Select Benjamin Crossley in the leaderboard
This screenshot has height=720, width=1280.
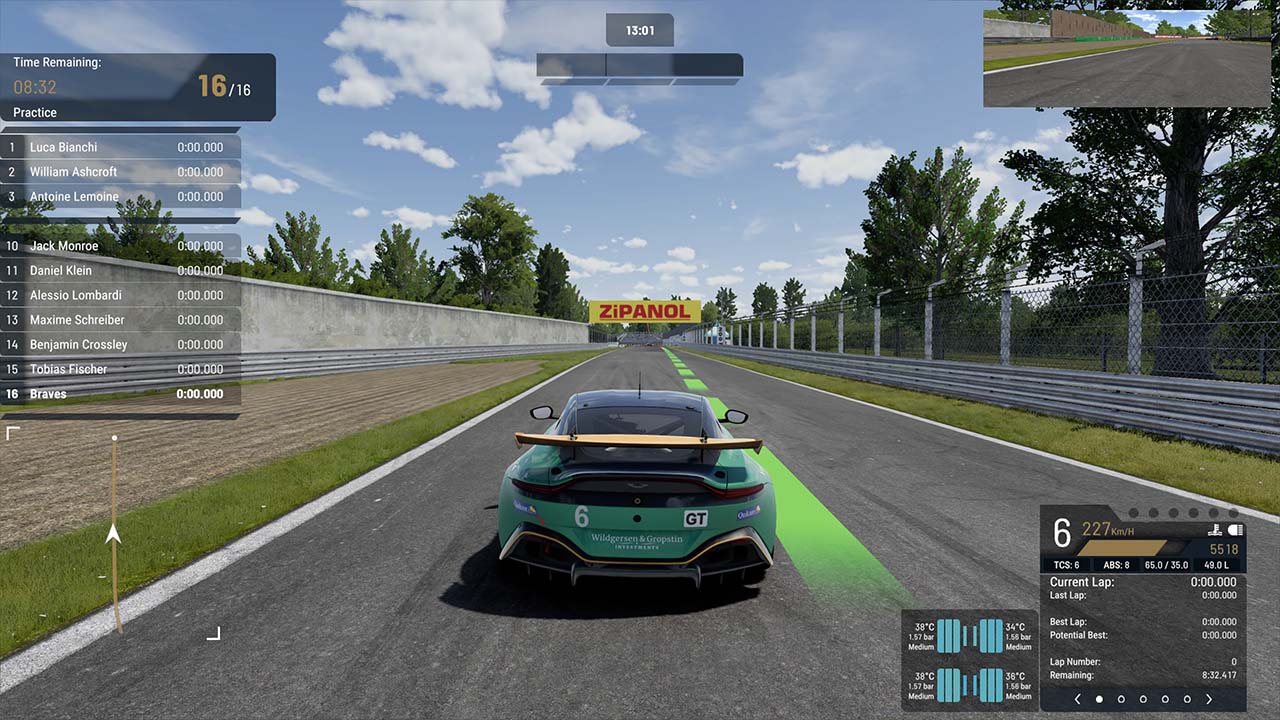[x=120, y=345]
